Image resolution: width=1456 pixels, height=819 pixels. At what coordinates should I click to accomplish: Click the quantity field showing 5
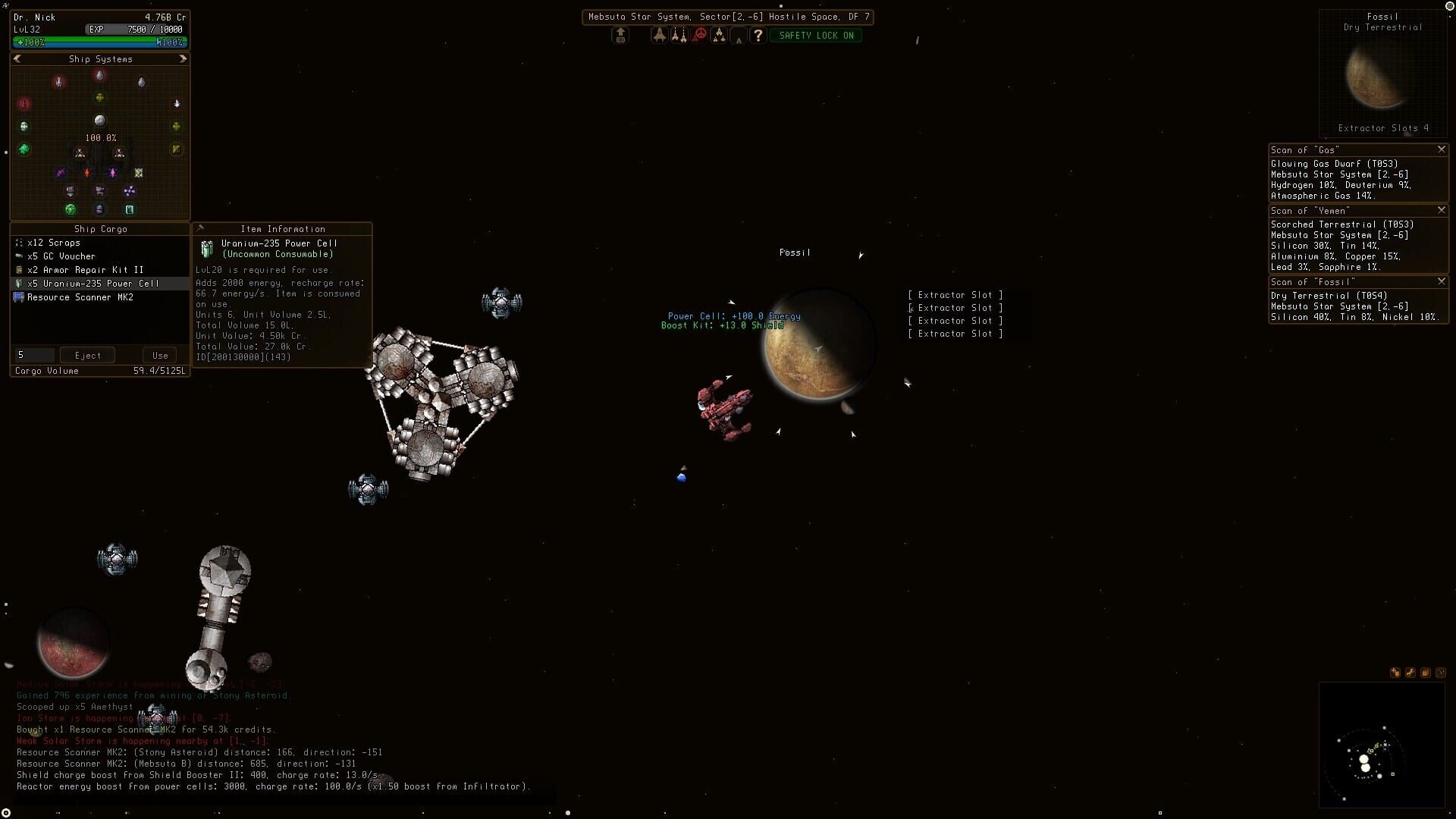[x=33, y=355]
